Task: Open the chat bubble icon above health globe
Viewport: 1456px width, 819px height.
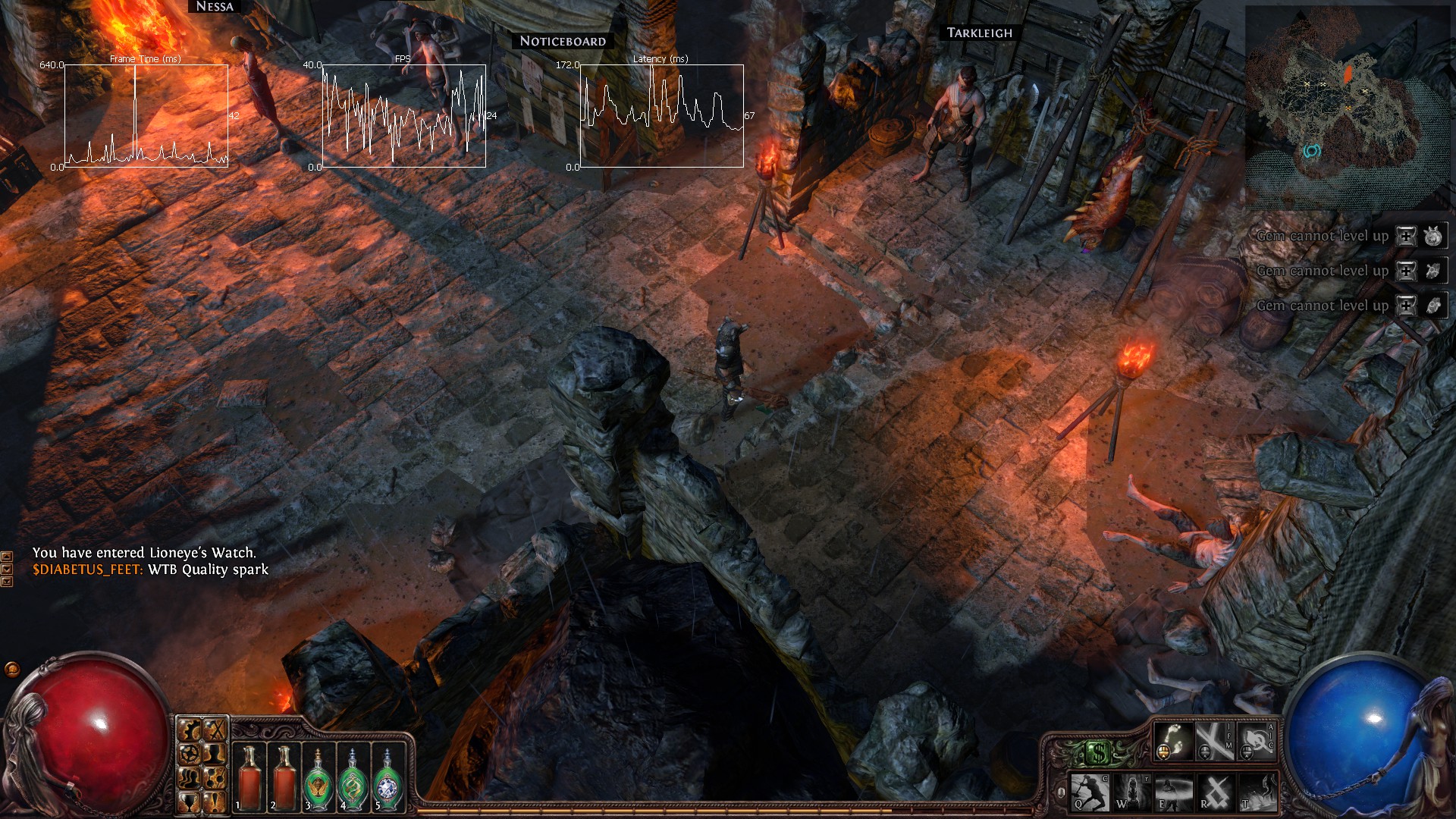Action: [12, 669]
